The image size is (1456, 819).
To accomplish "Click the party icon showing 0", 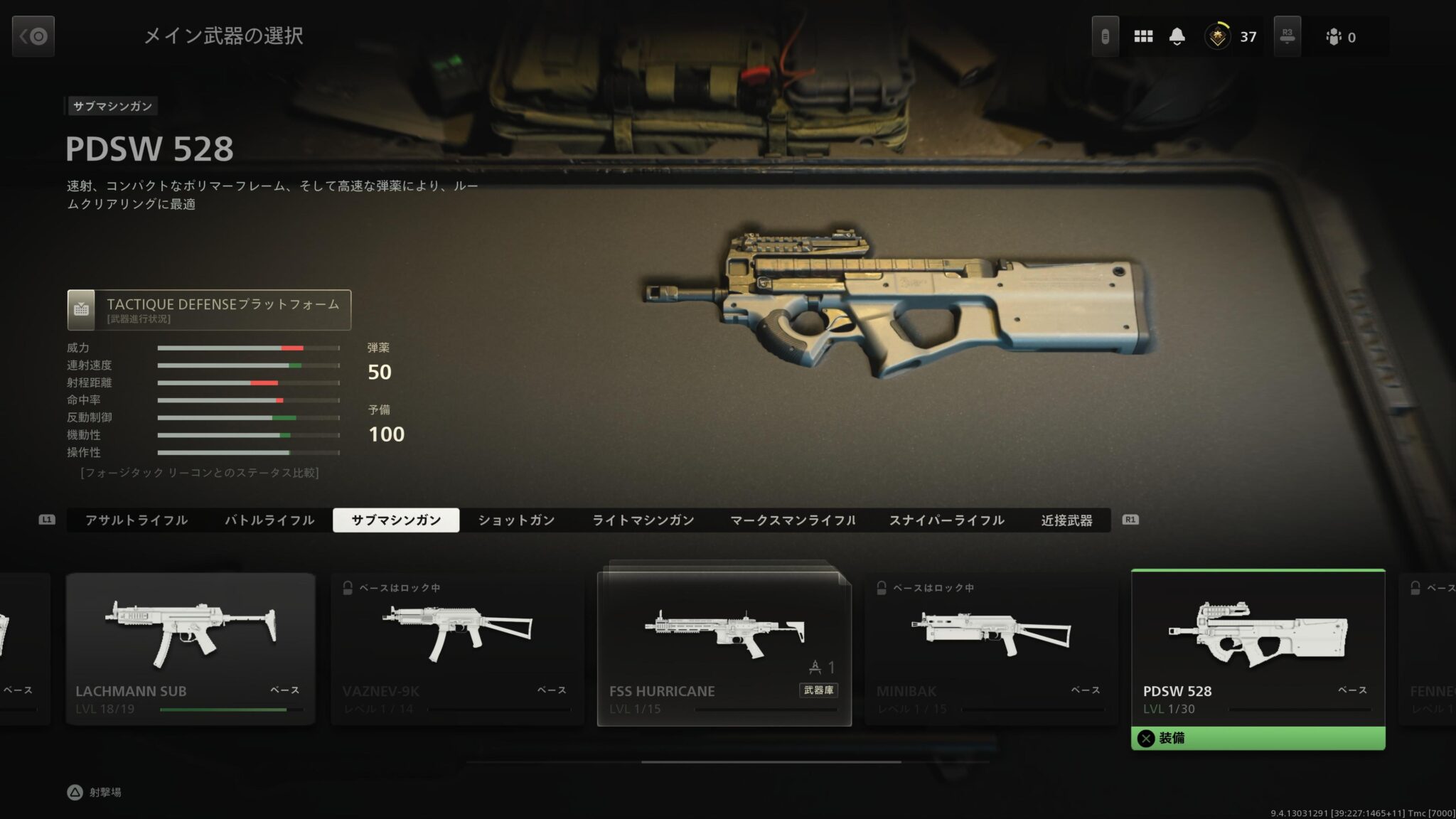I will [x=1335, y=36].
